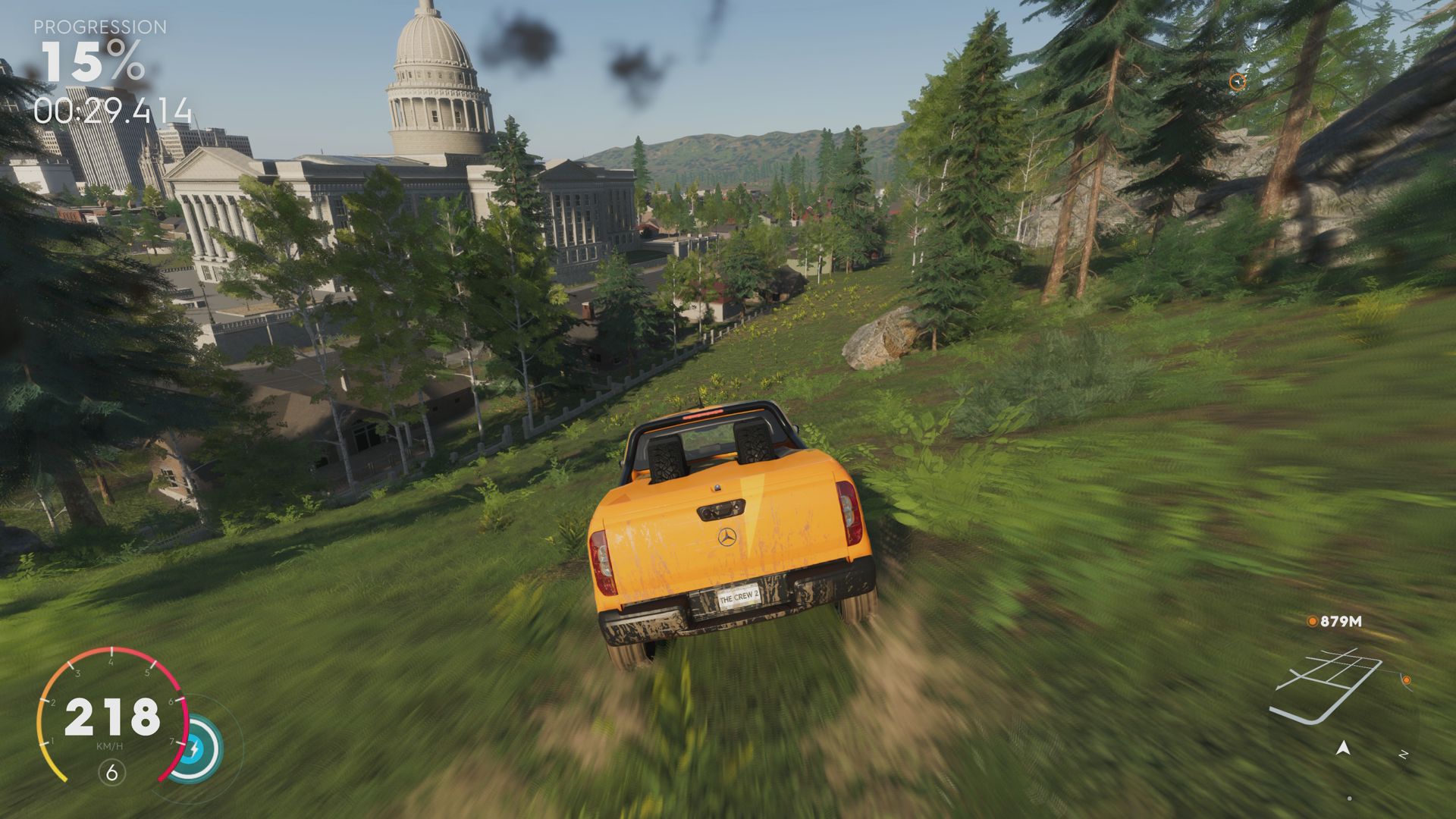
Task: Click the nitro boost lightning icon
Action: (195, 748)
